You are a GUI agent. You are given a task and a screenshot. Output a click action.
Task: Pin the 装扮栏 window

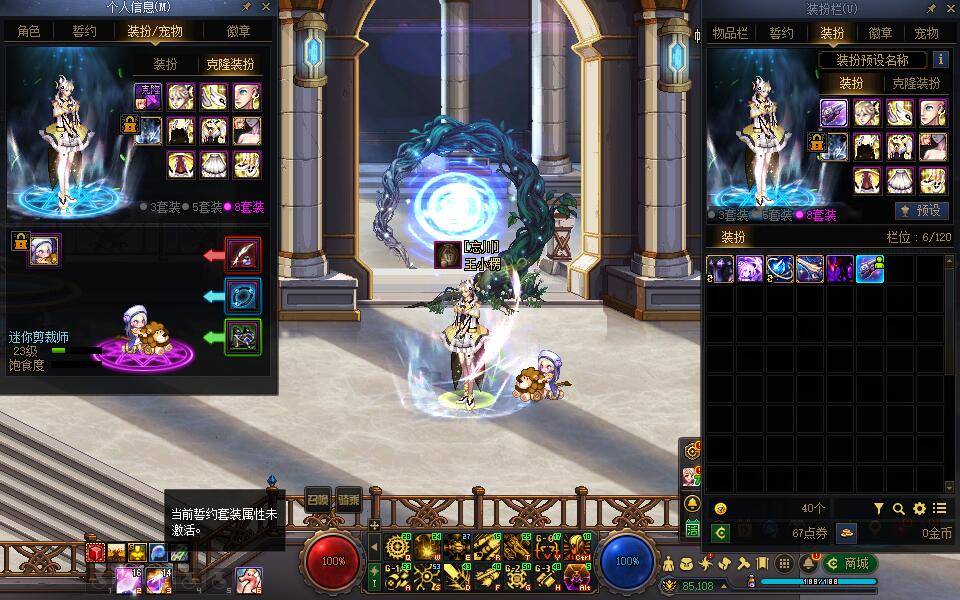[931, 8]
